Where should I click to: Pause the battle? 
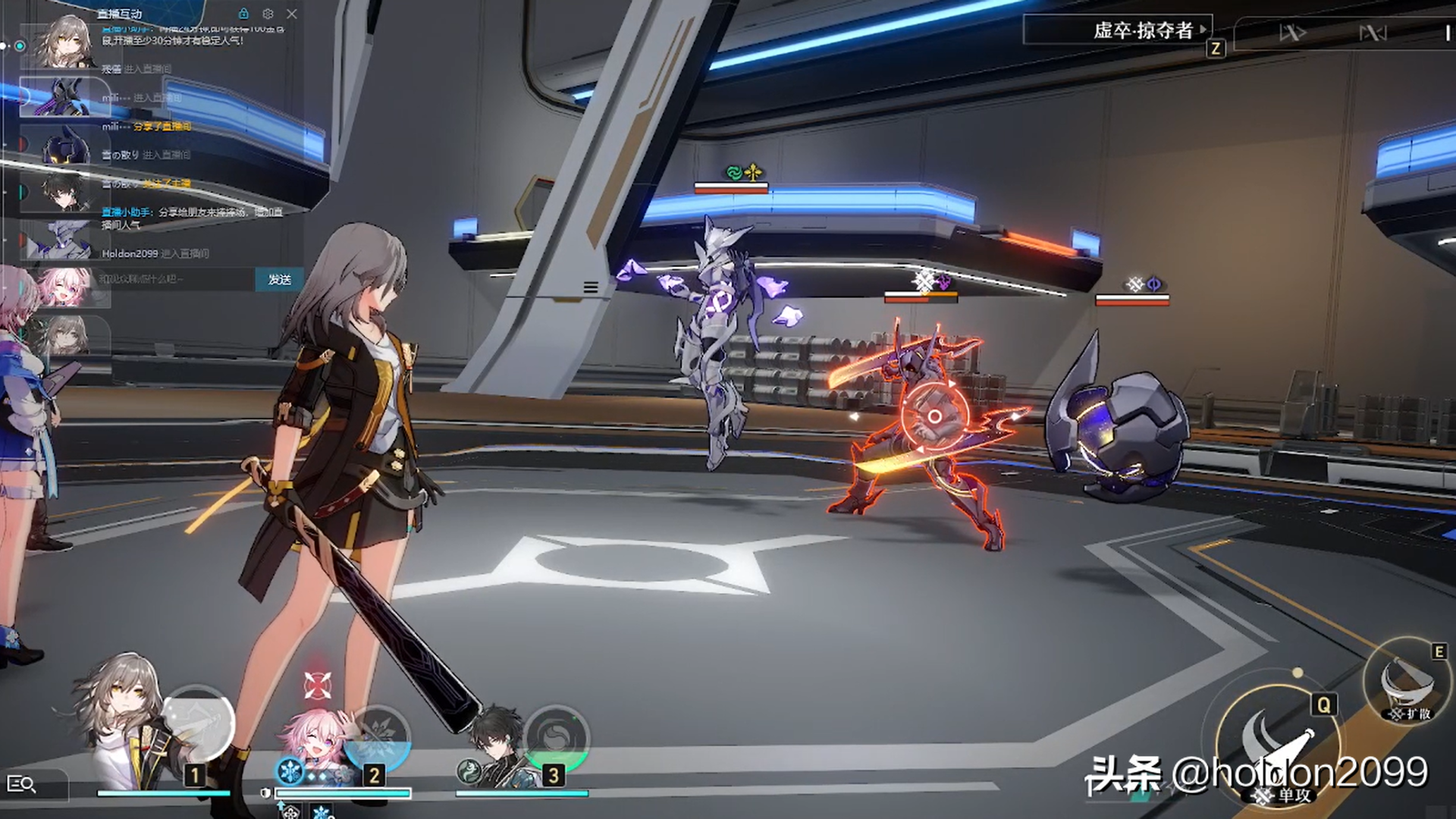pyautogui.click(x=1447, y=33)
